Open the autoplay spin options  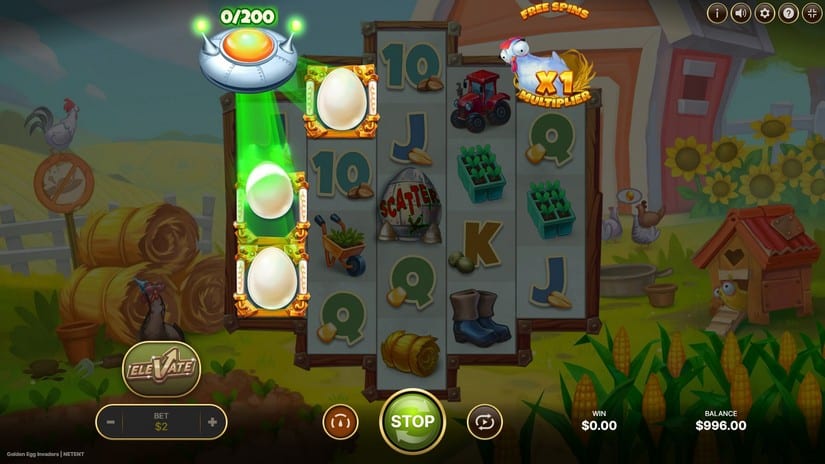[x=485, y=422]
